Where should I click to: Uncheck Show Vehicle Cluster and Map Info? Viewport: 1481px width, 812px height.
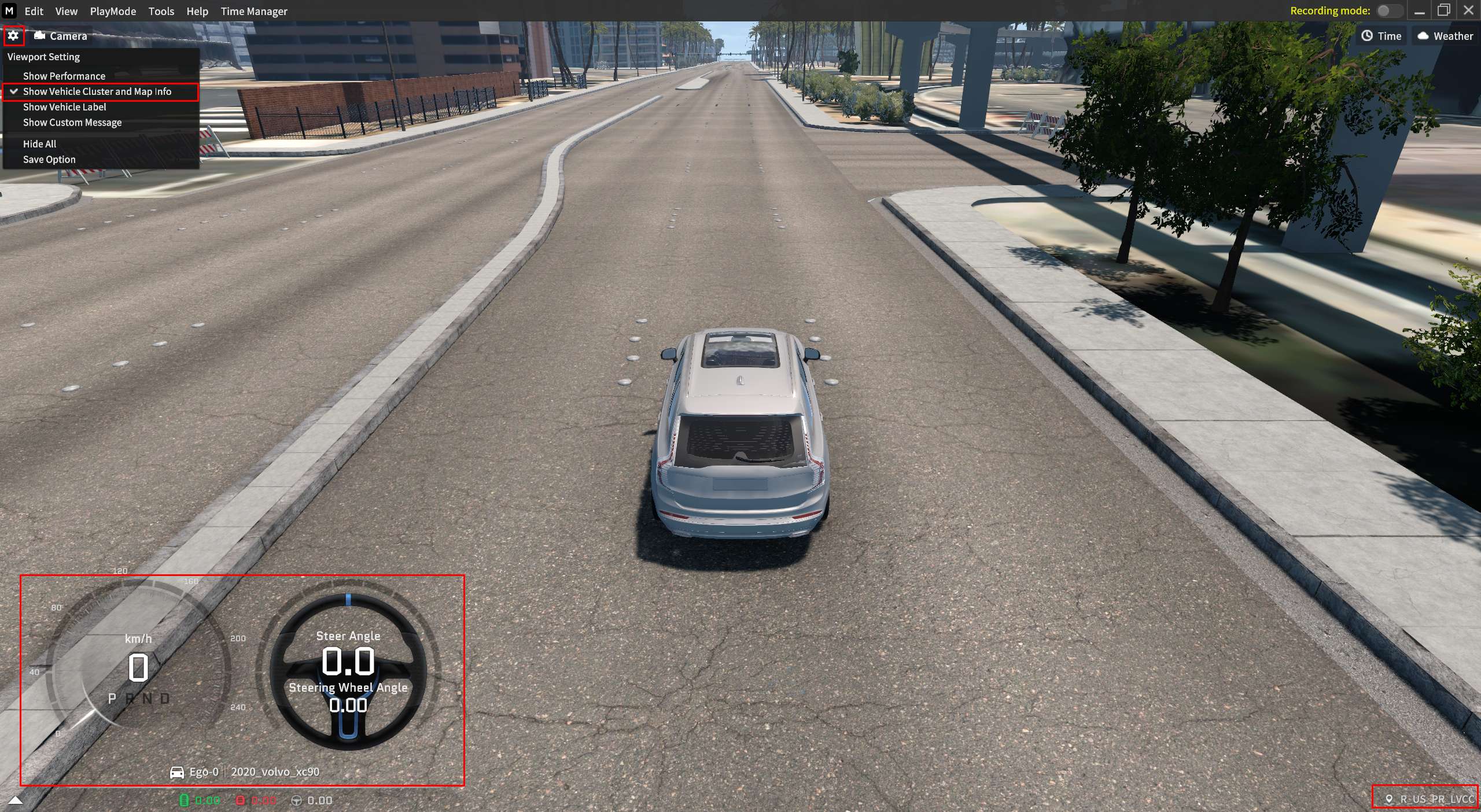[x=97, y=91]
